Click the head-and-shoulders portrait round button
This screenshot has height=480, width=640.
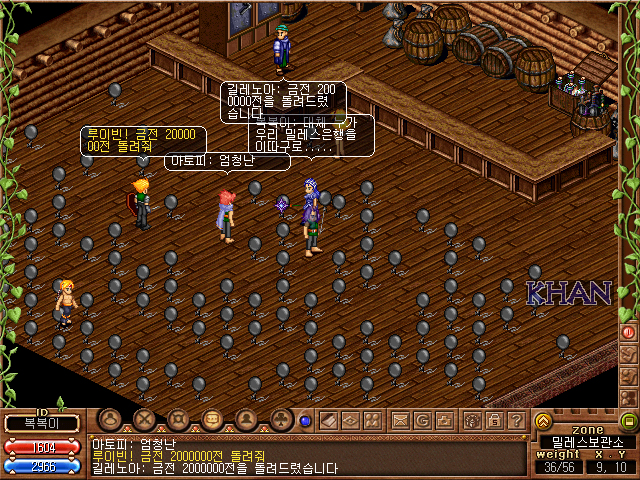coord(246,420)
